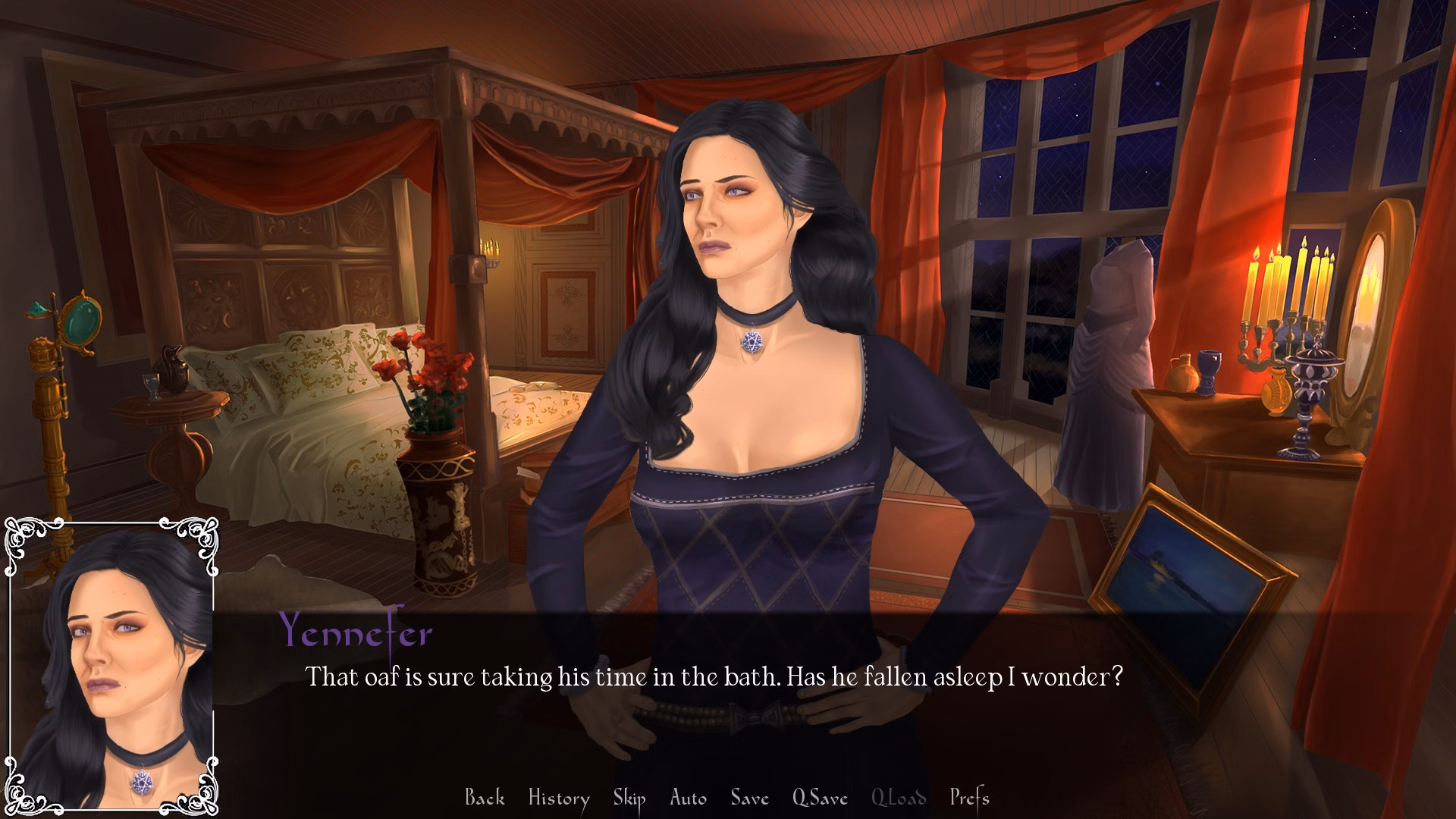Image resolution: width=1456 pixels, height=819 pixels.
Task: Toggle Auto-advance dialogue mode
Action: point(686,798)
